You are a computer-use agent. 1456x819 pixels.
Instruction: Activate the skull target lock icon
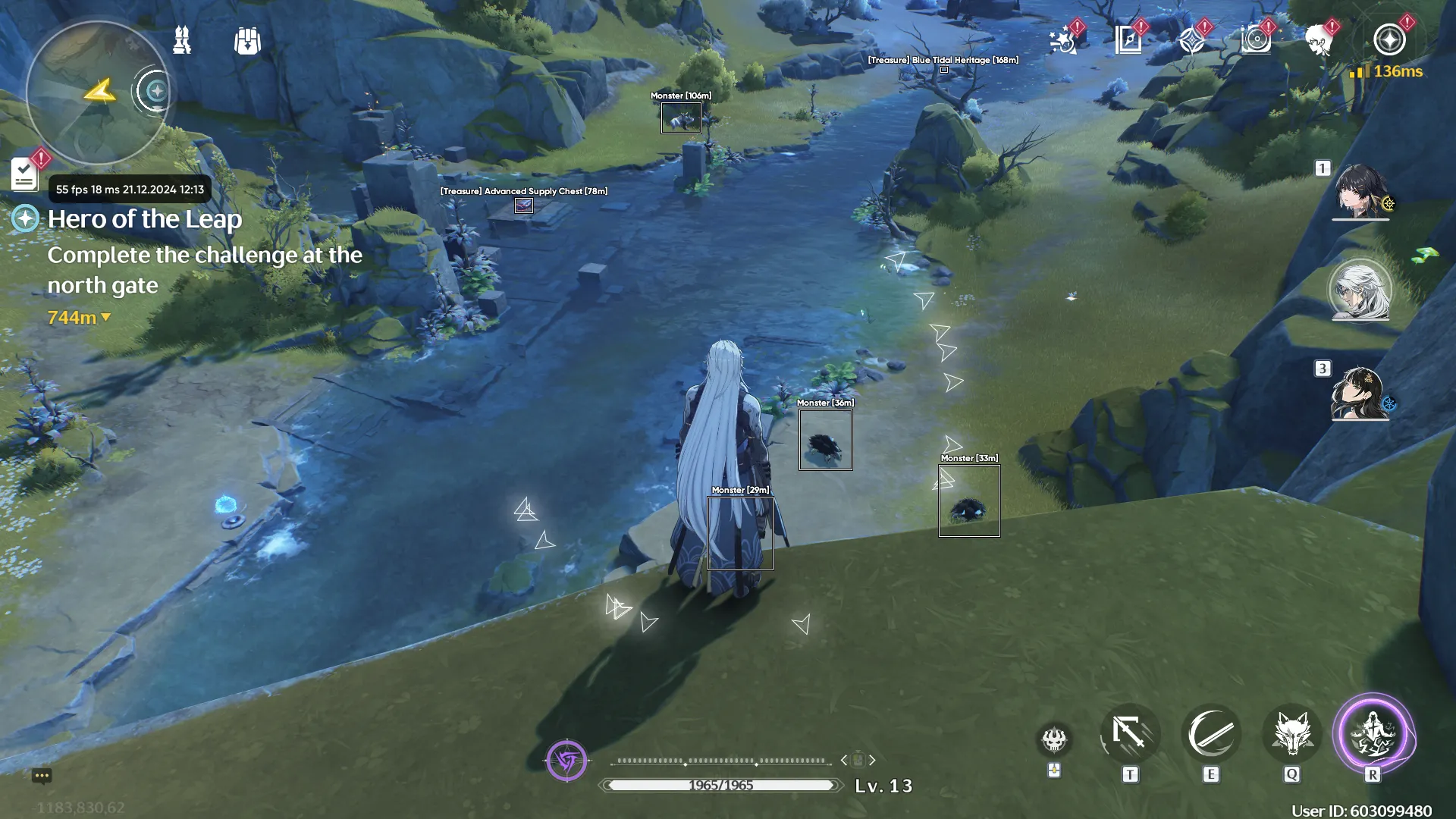pos(1054,738)
